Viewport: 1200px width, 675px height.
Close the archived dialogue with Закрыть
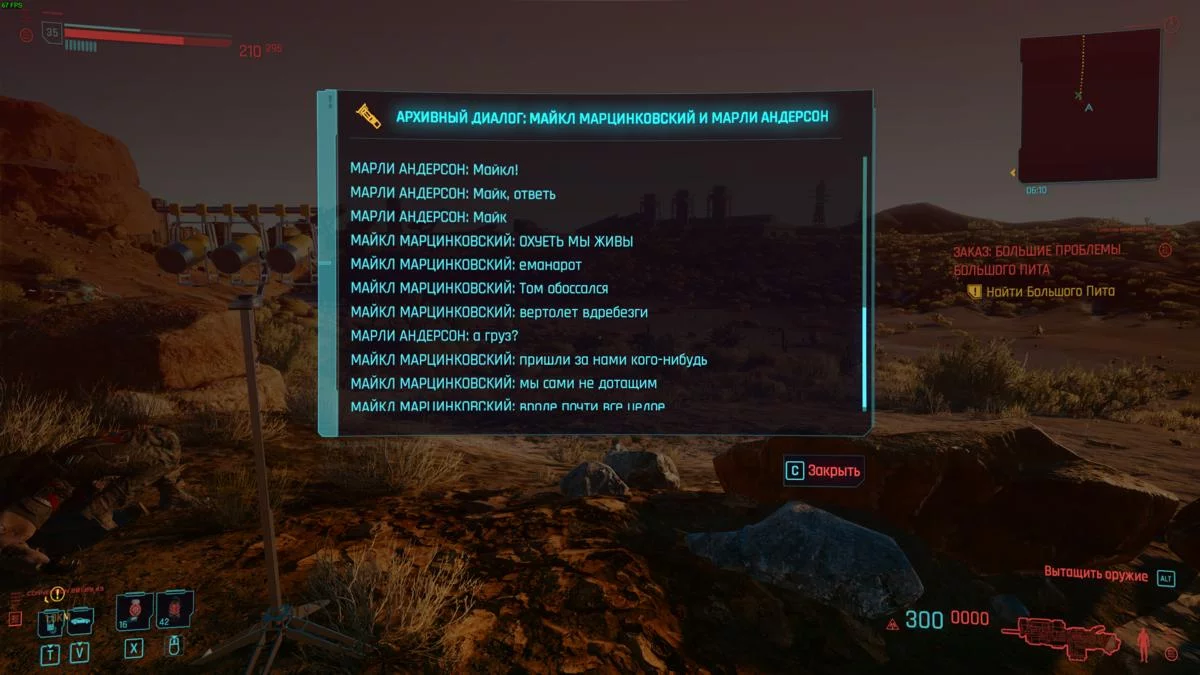823,471
